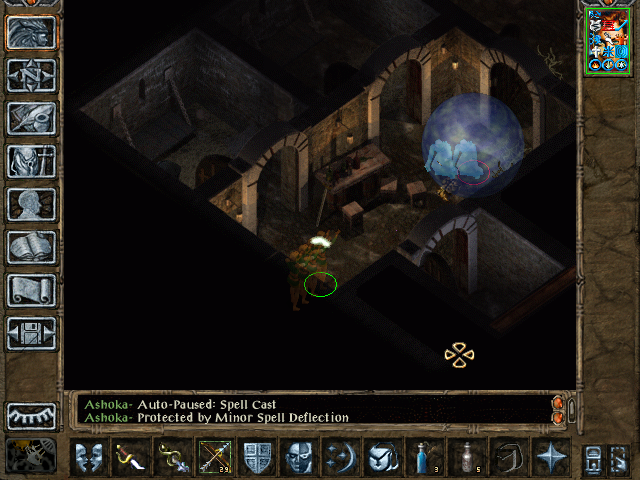
Task: Open the priest scroll screen
Action: 32,290
